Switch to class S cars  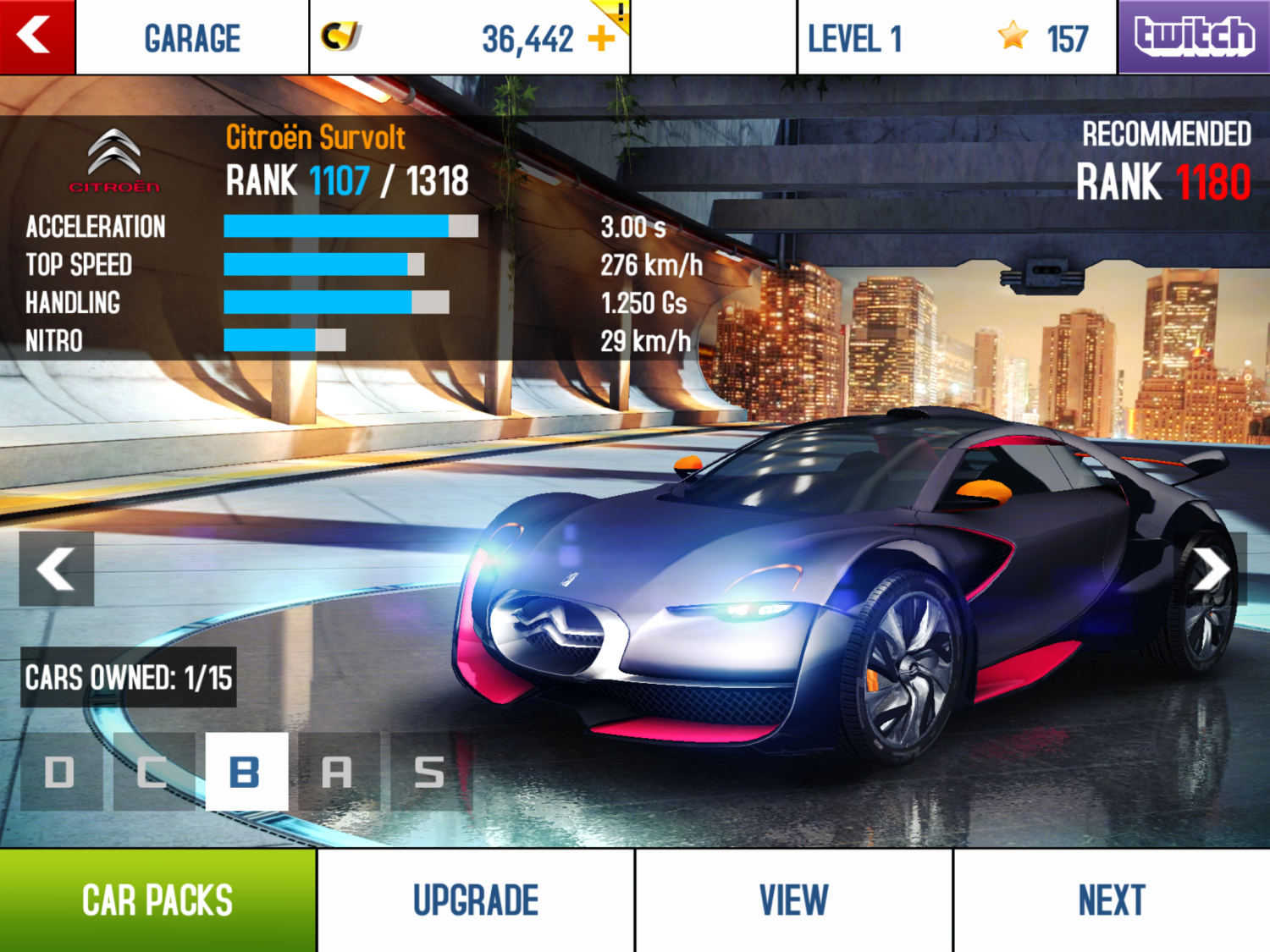pos(429,772)
